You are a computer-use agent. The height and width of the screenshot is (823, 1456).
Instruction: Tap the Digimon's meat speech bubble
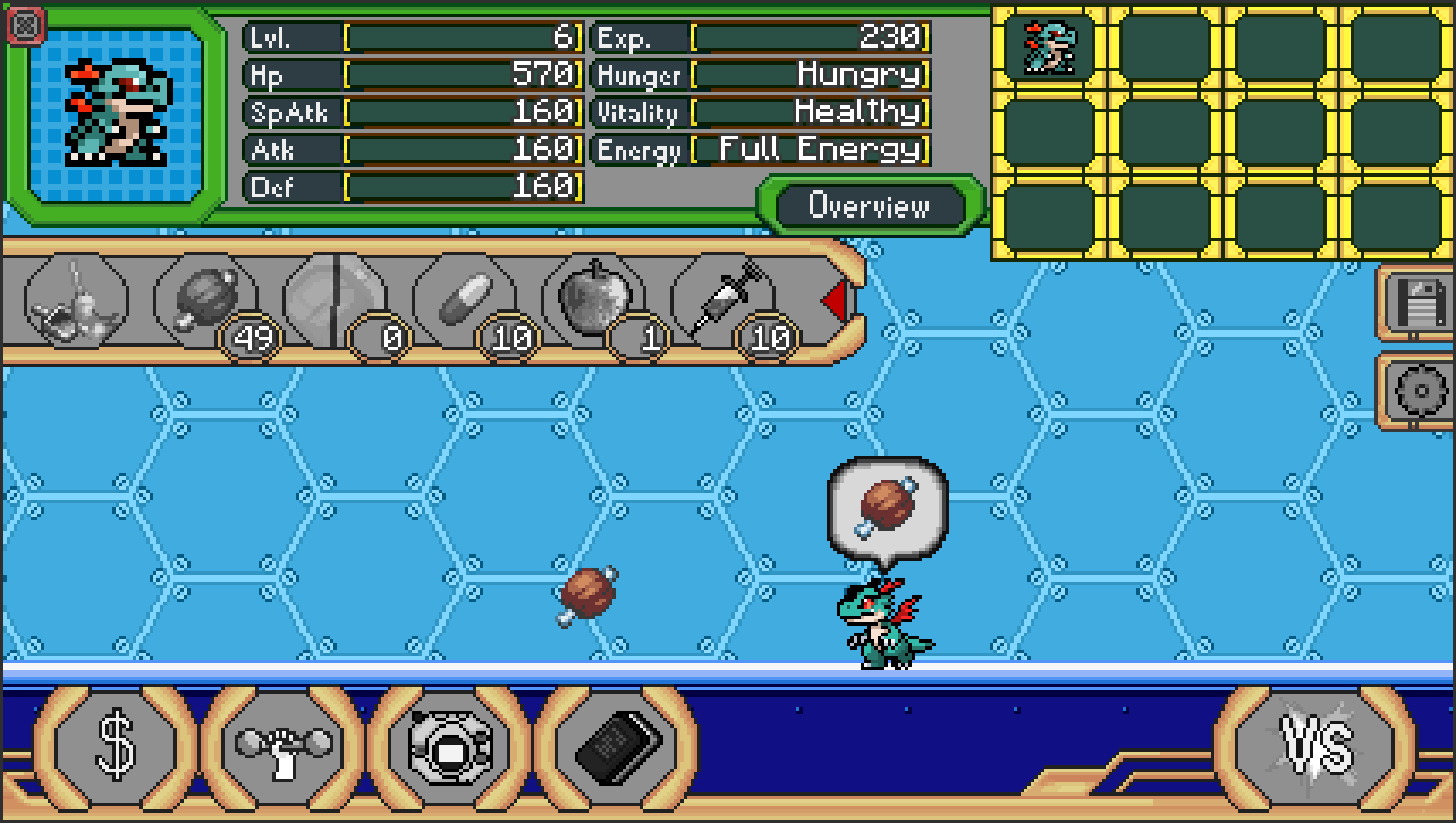click(884, 506)
